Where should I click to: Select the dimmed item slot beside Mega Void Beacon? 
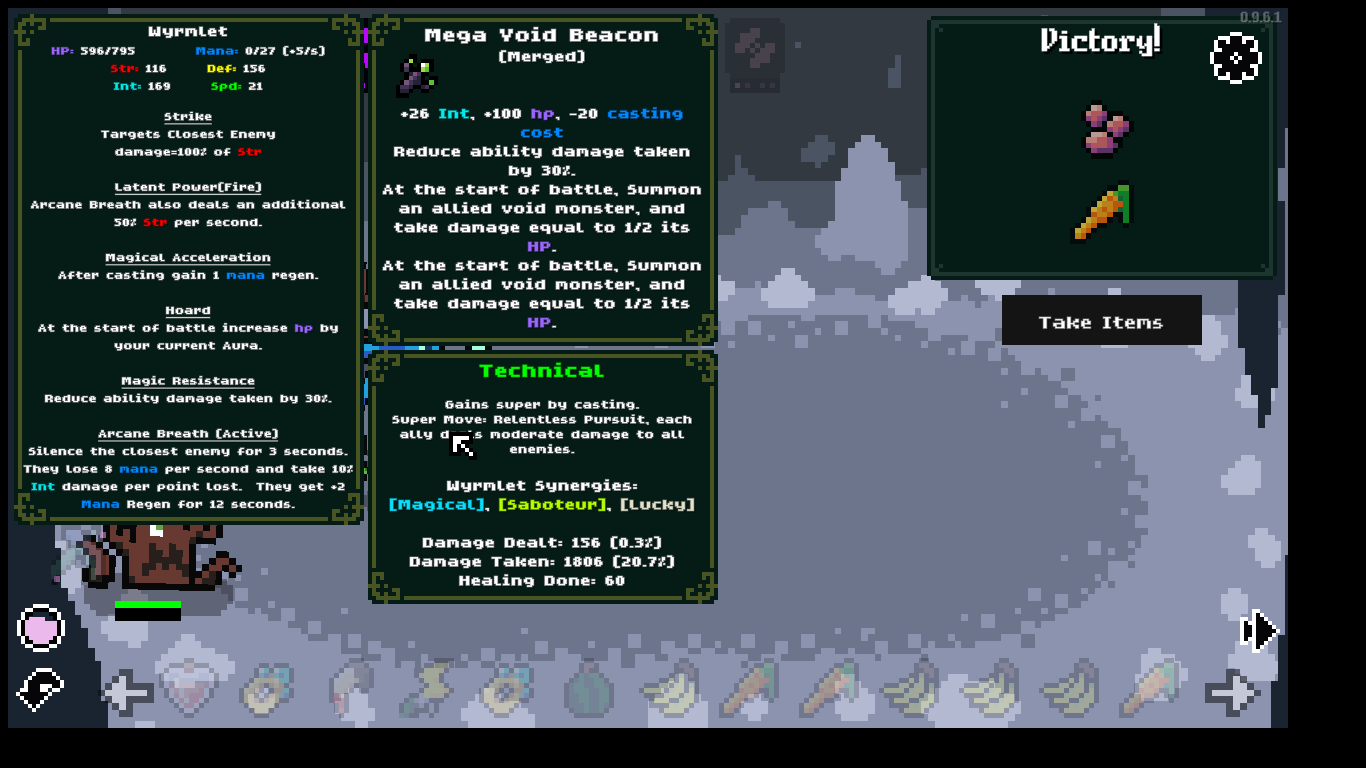click(x=756, y=50)
